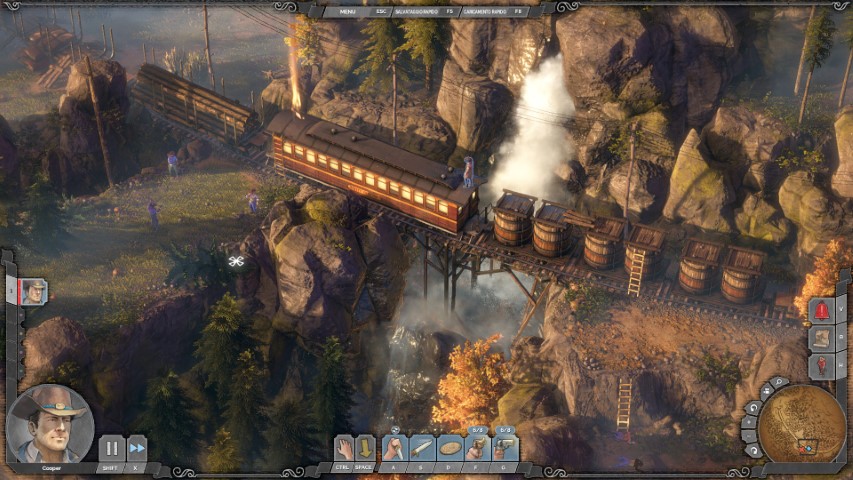The image size is (853, 480).
Task: Activate the fake coin throw ability
Action: point(450,448)
